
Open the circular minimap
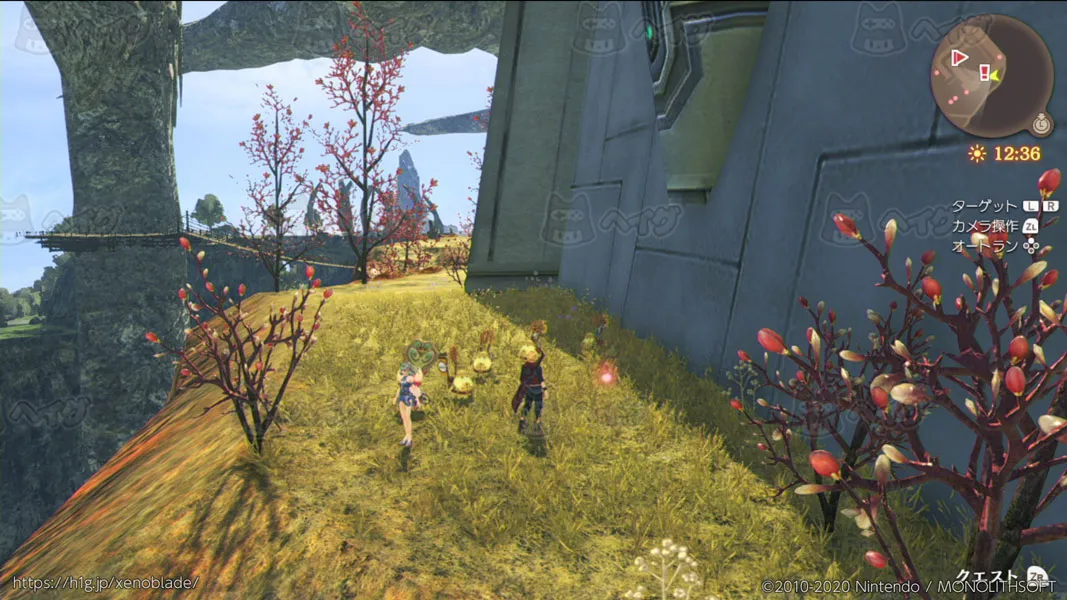click(990, 76)
